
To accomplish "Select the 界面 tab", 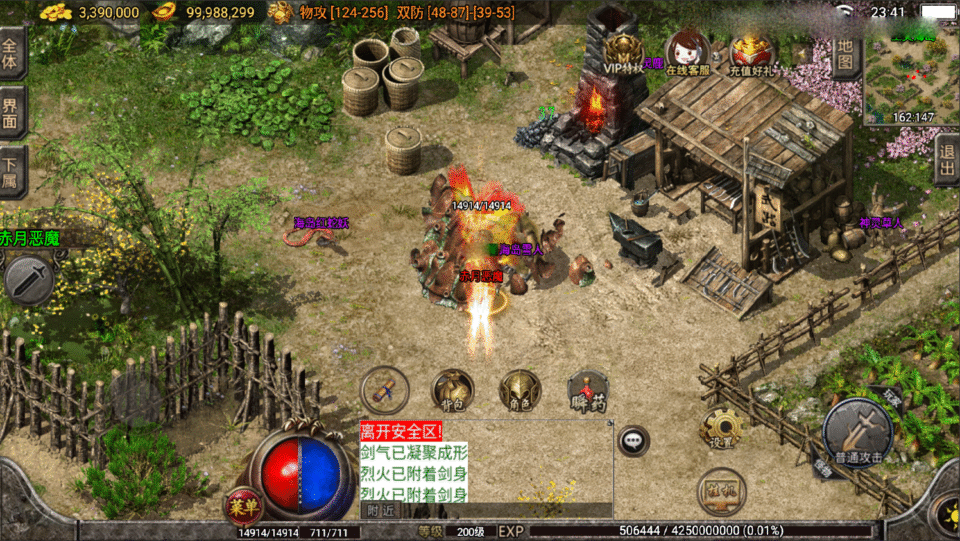I will click(x=12, y=111).
